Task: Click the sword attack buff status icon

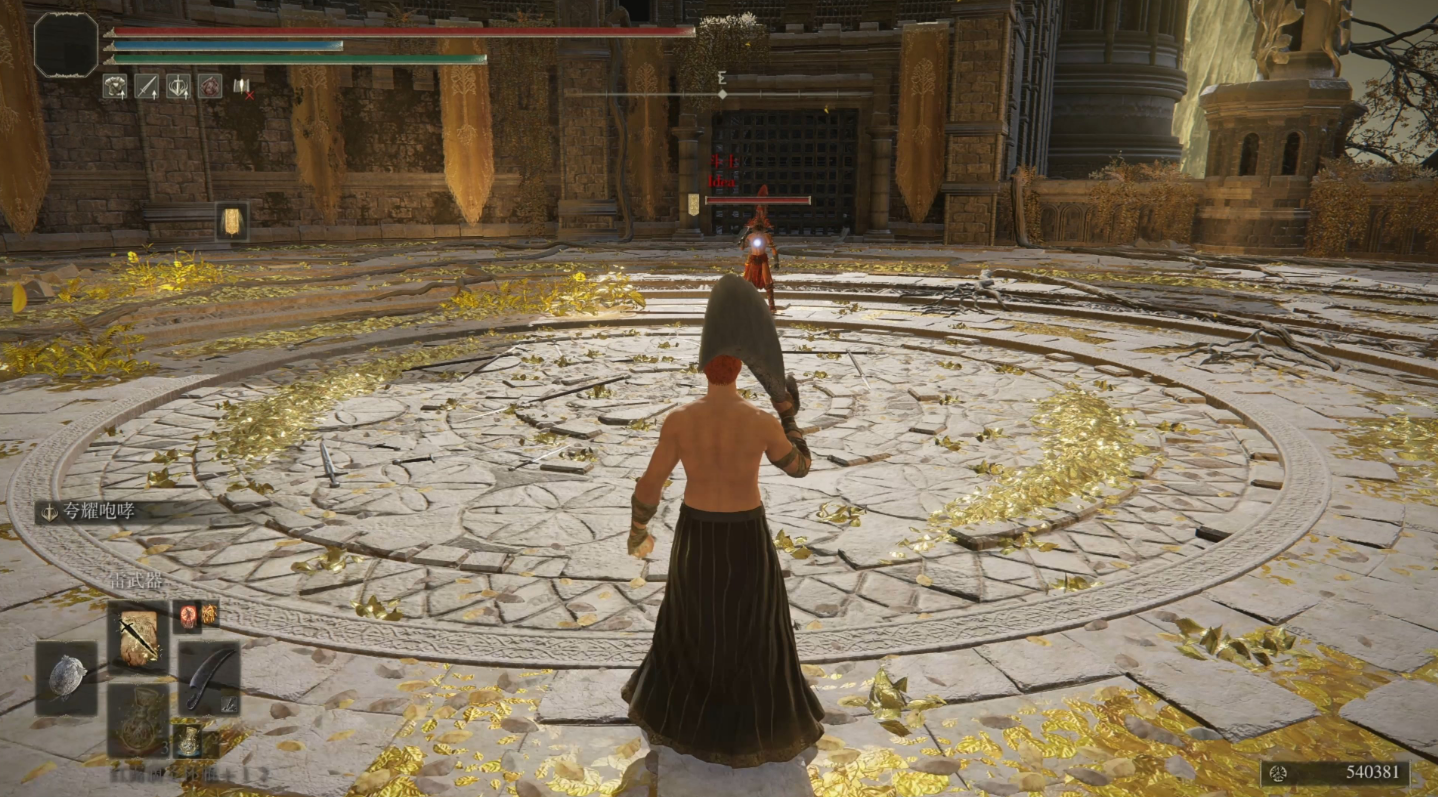Action: (x=146, y=86)
